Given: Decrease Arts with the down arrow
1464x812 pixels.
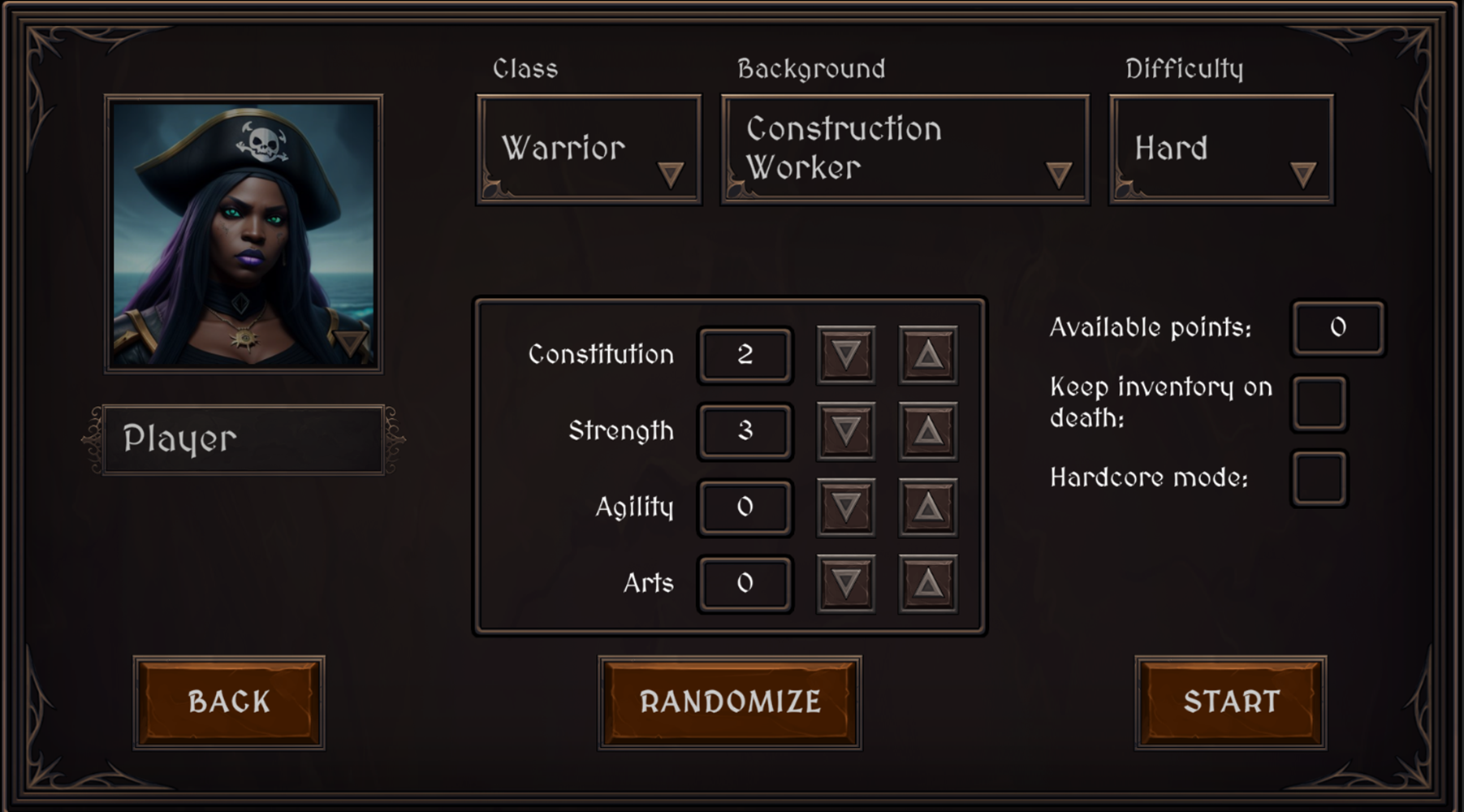Looking at the screenshot, I should [x=844, y=582].
